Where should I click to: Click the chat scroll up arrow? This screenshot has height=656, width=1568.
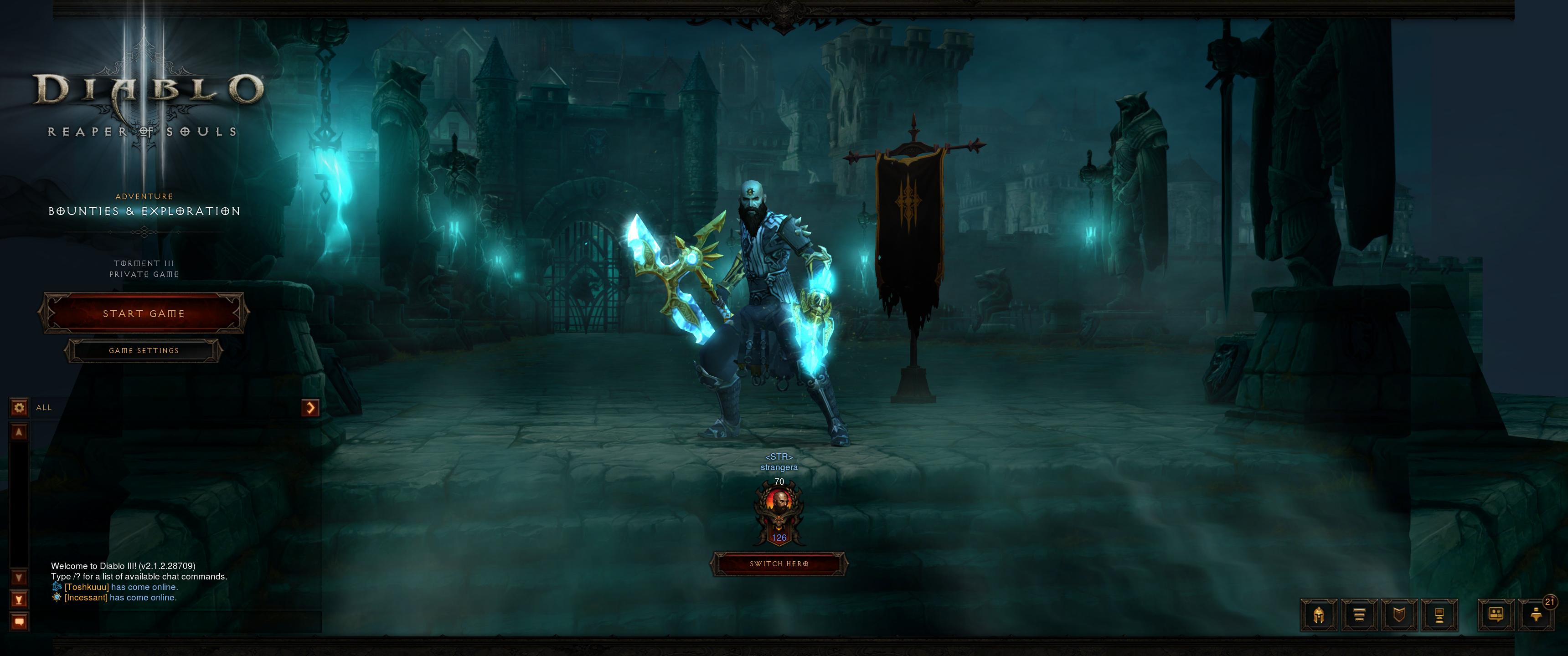coord(19,432)
